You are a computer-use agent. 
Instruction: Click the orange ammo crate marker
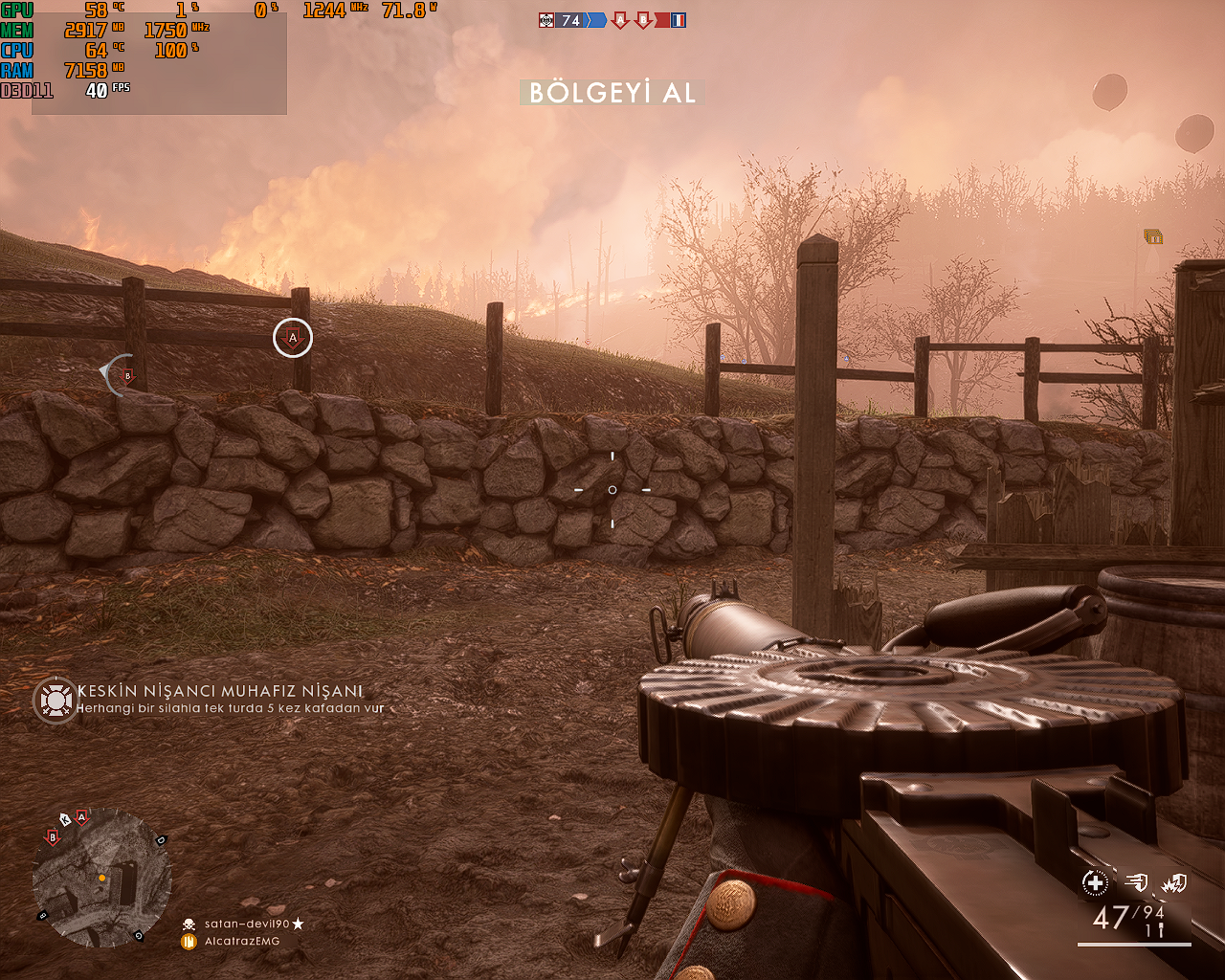pyautogui.click(x=1153, y=236)
